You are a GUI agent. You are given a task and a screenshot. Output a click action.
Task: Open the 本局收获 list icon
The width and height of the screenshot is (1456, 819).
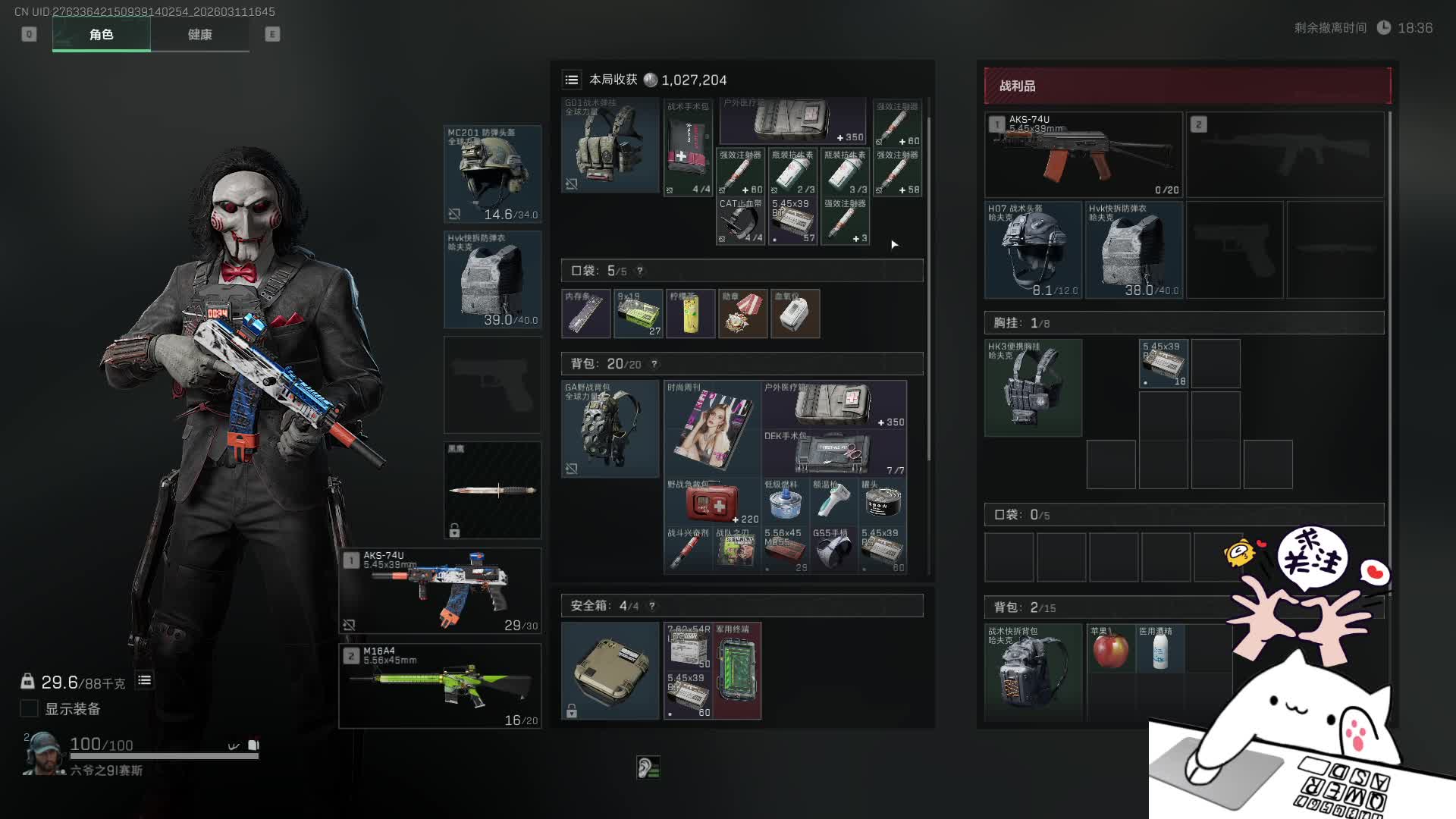point(572,80)
